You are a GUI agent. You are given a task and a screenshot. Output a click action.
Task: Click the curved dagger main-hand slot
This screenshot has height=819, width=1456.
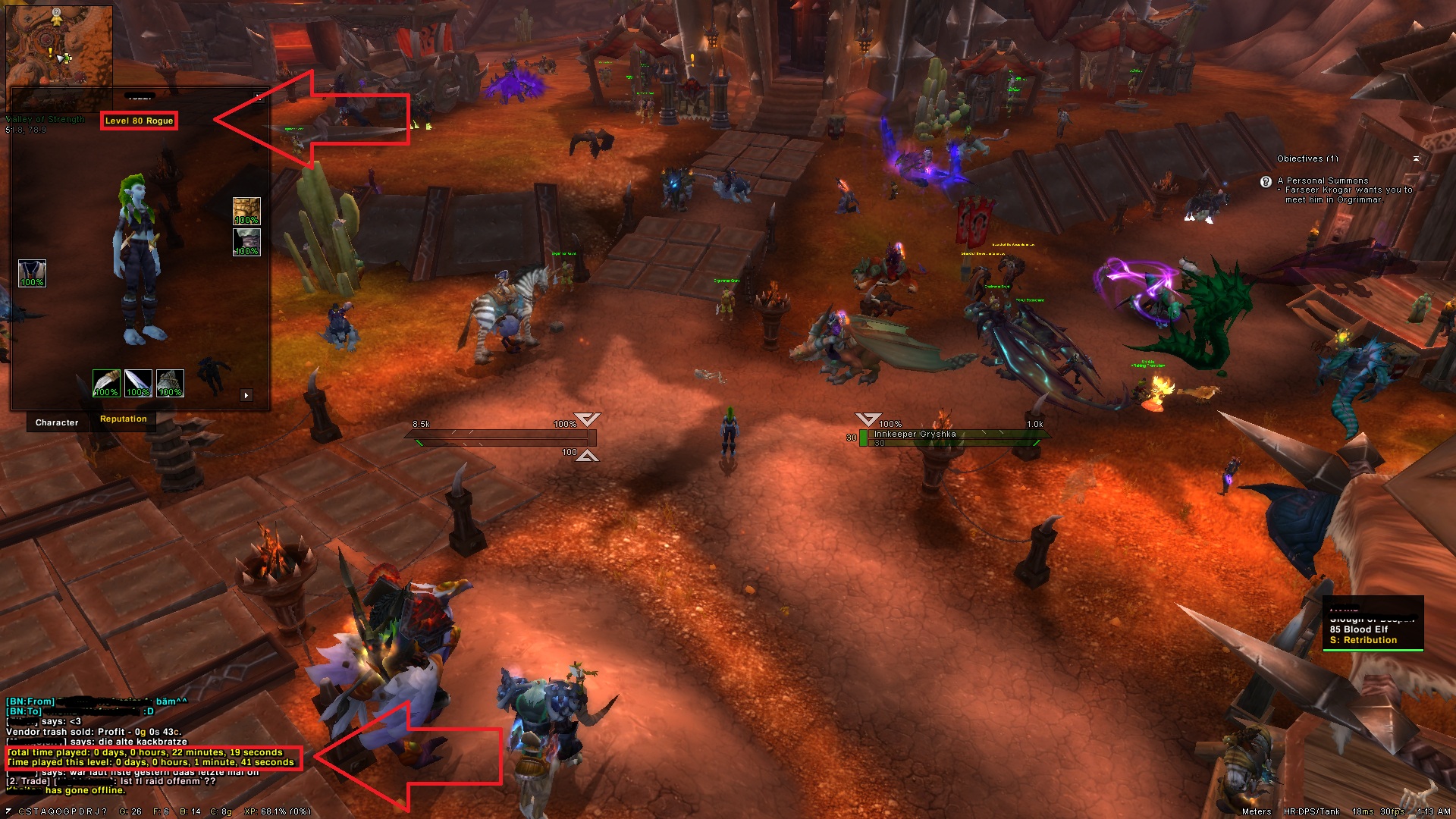point(106,384)
